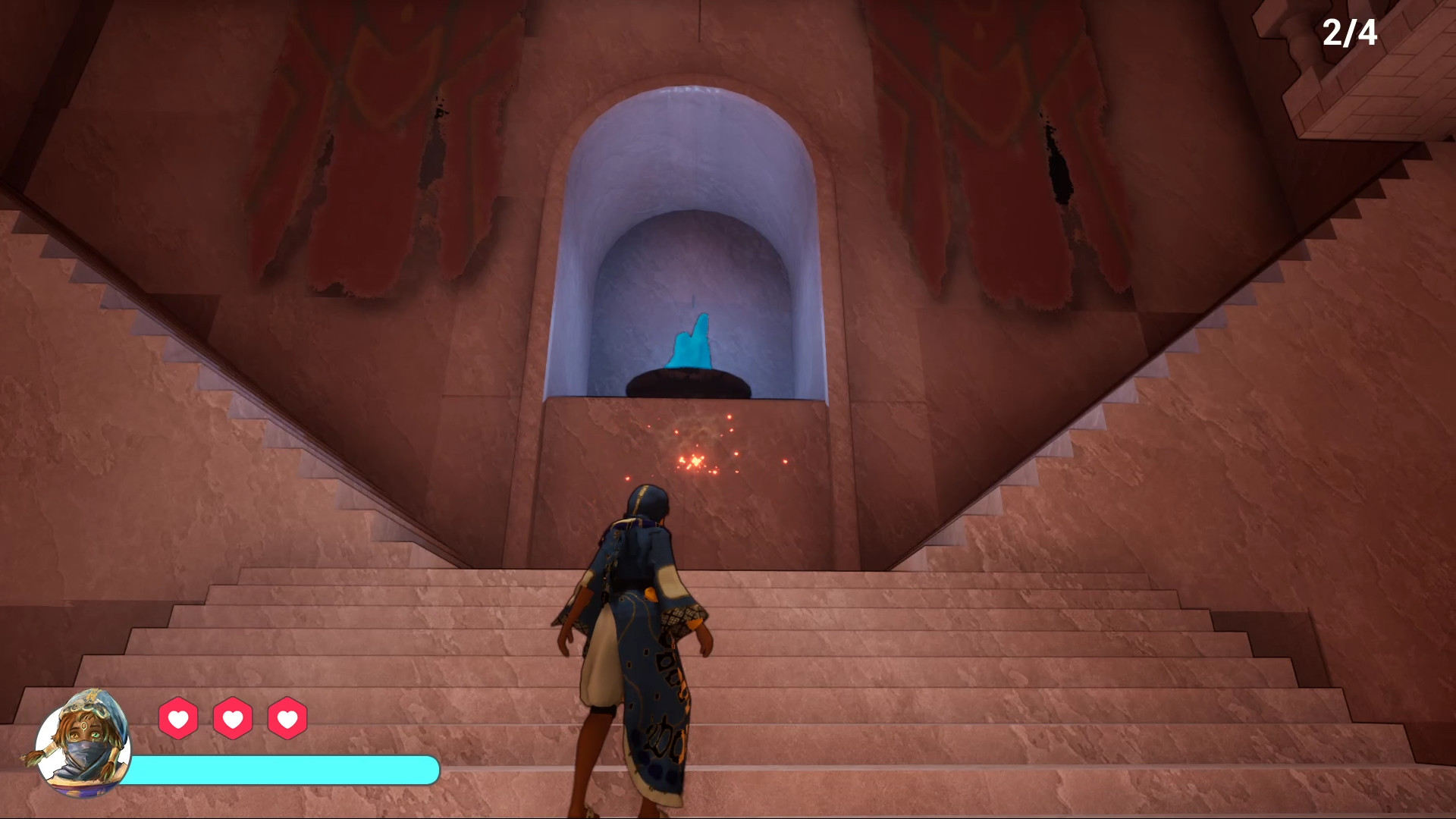Toggle the leftmost heart indicator
This screenshot has width=1456, height=819.
pos(177,716)
